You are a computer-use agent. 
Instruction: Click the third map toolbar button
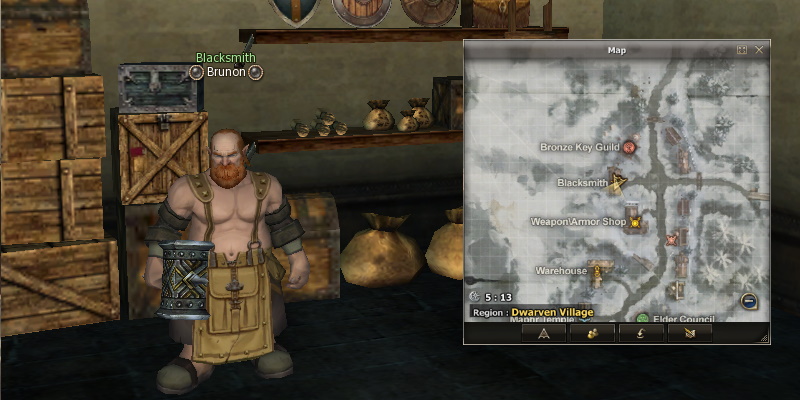point(641,333)
